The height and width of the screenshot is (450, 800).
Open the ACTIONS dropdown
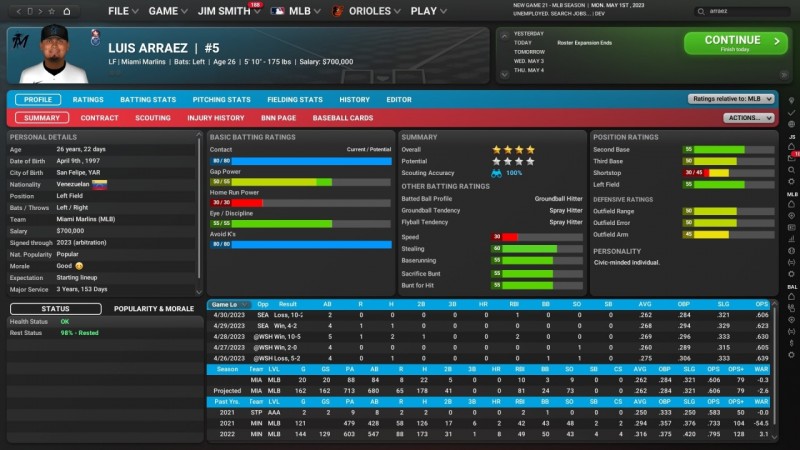click(x=749, y=118)
